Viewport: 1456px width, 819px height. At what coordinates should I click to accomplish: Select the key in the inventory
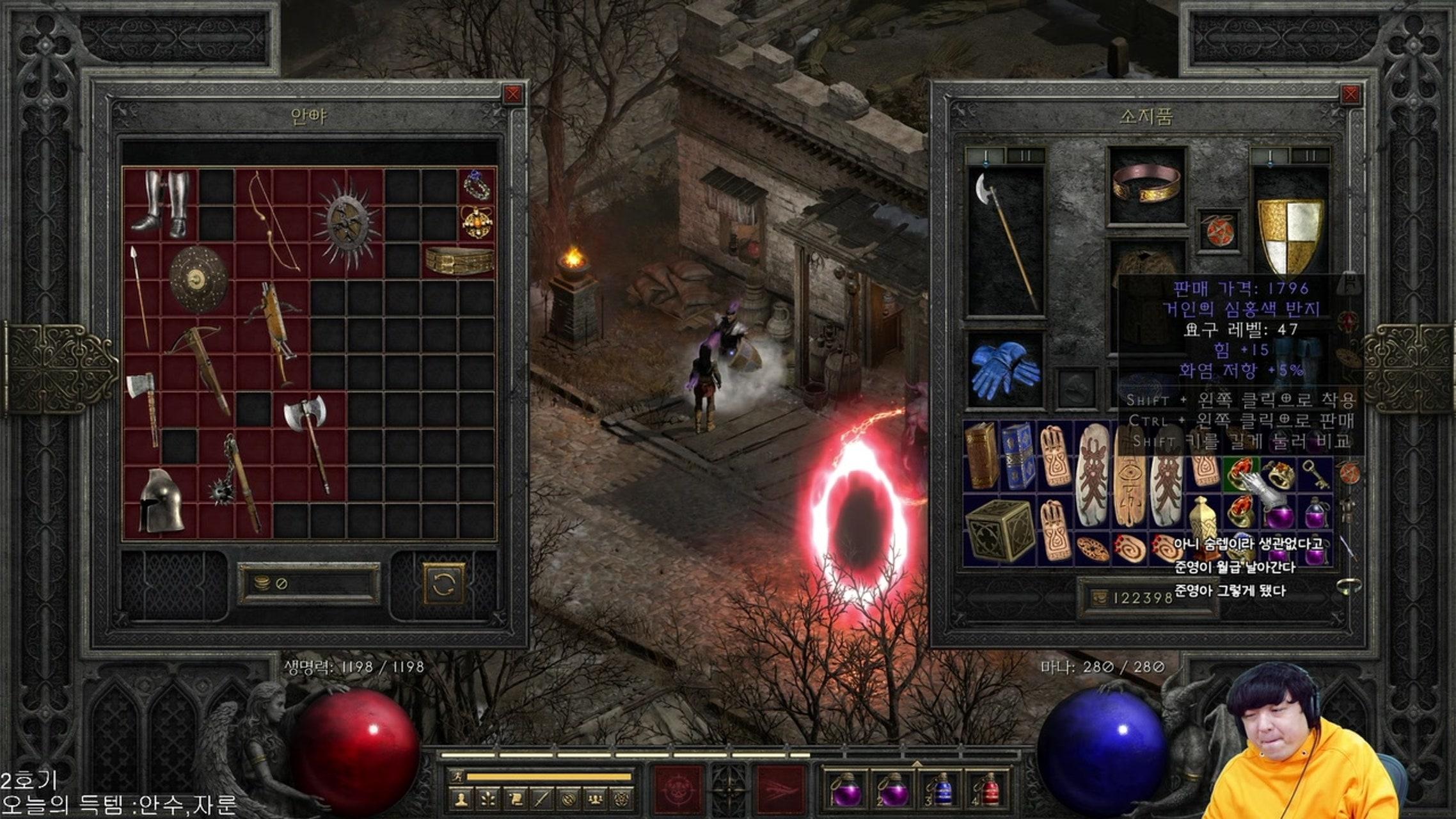[1314, 473]
